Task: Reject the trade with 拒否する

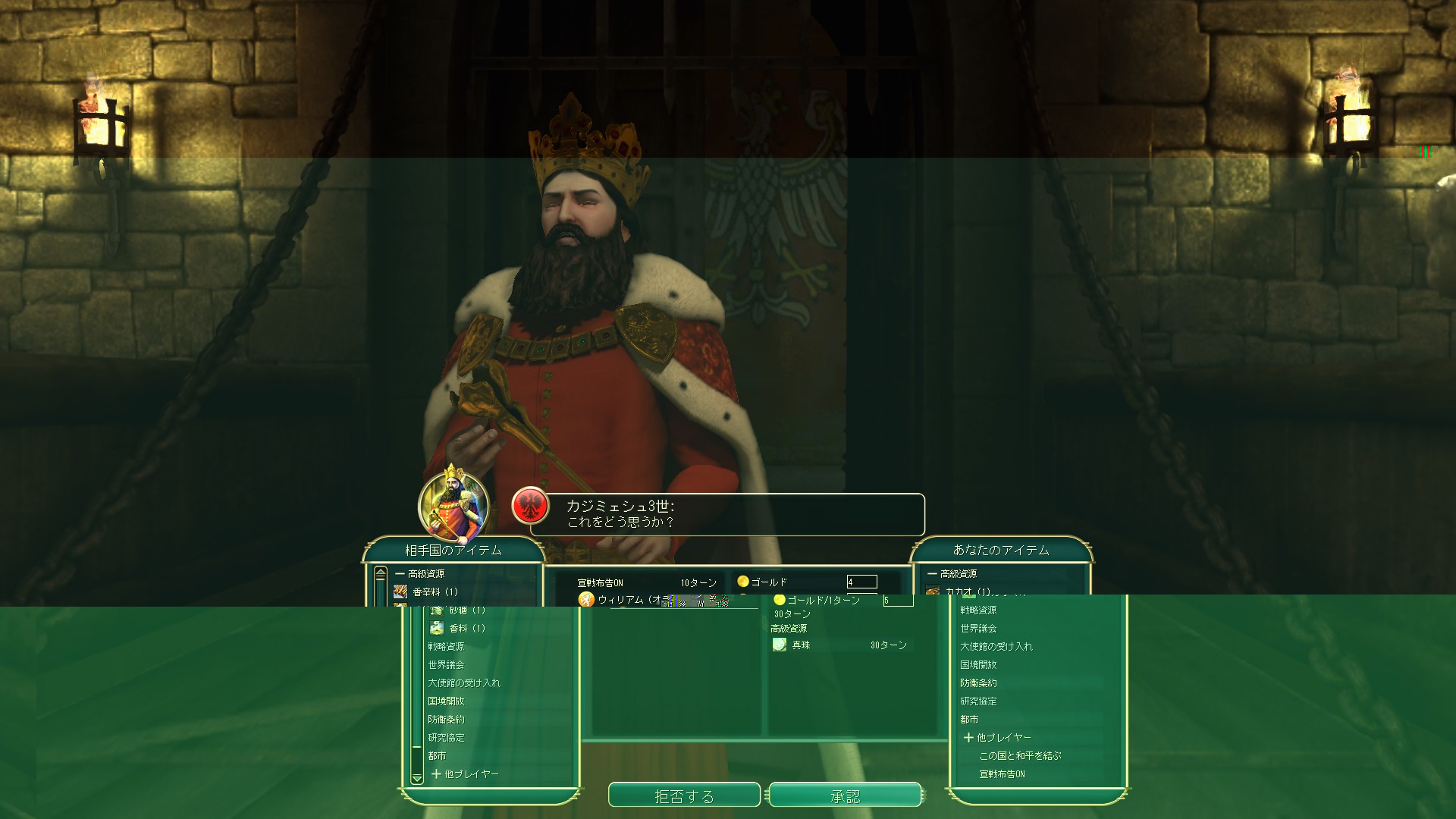Action: pos(684,795)
